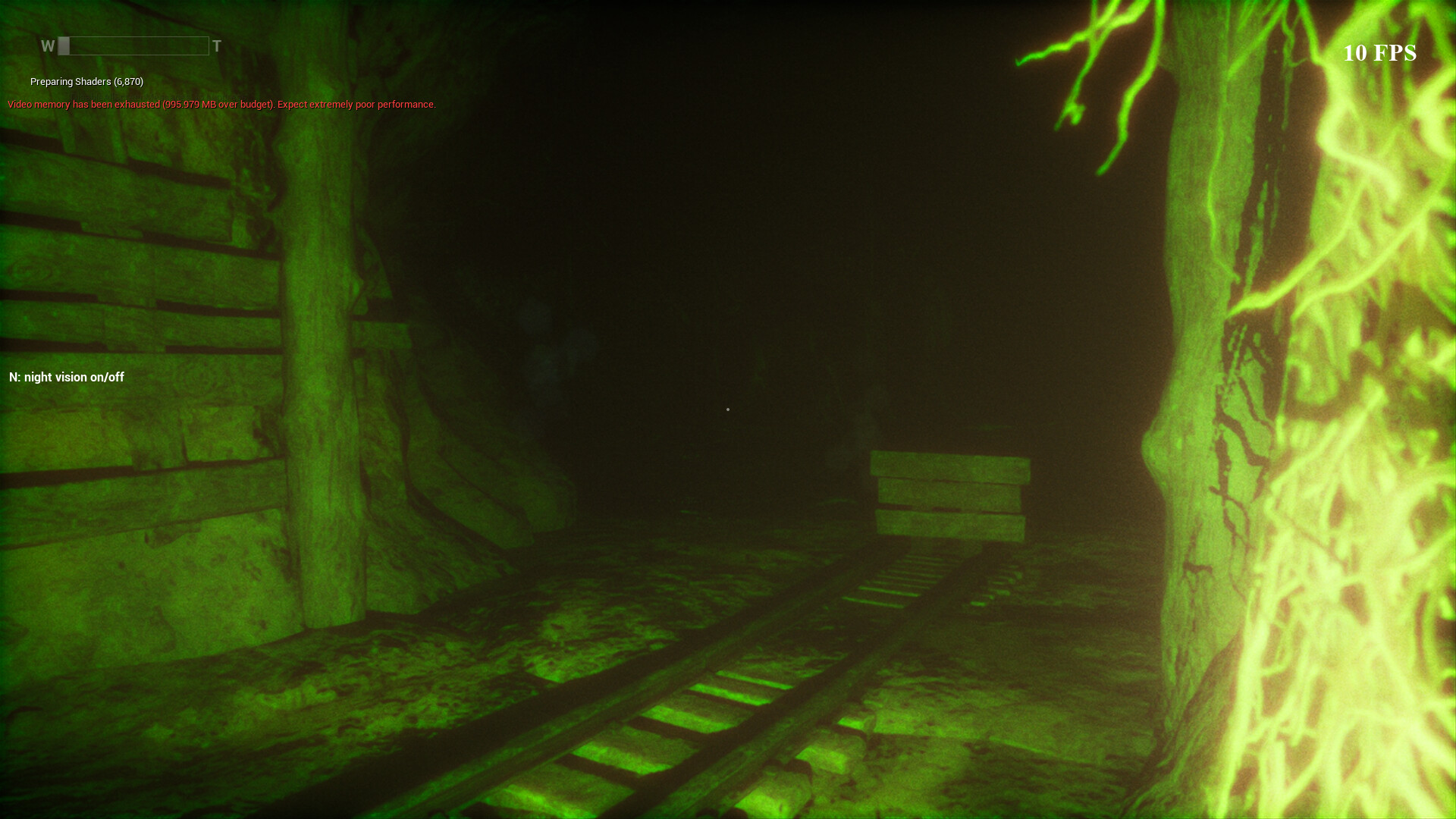Click the red video memory warning message
Viewport: 1456px width, 819px height.
pyautogui.click(x=221, y=104)
